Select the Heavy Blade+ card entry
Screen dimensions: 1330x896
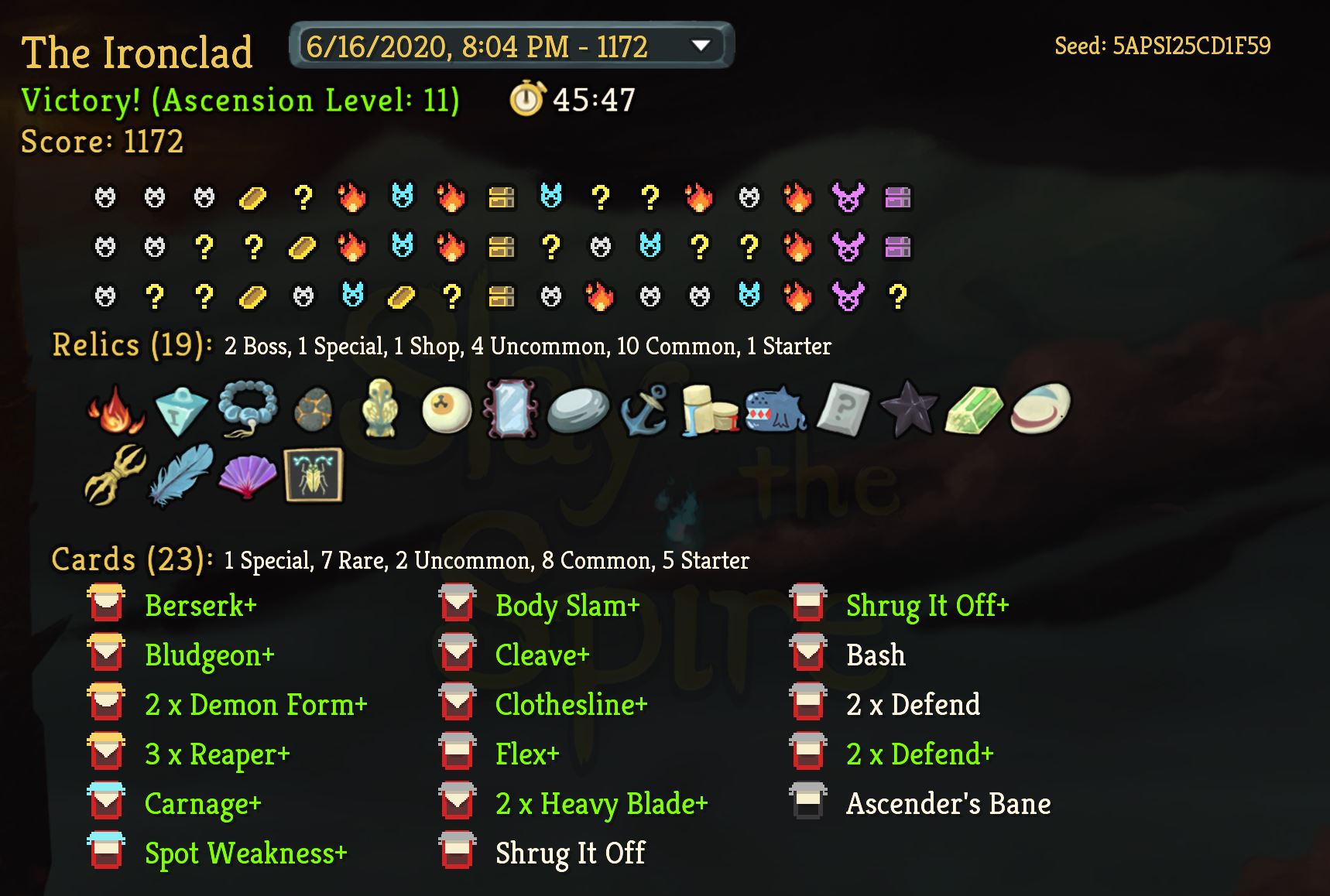click(x=601, y=803)
